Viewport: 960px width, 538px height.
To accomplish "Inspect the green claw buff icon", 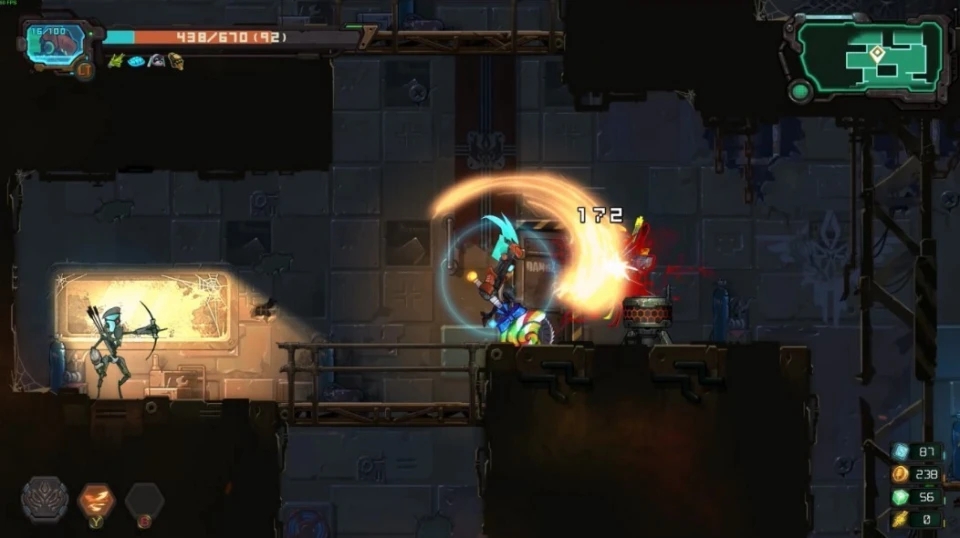I will pos(116,62).
